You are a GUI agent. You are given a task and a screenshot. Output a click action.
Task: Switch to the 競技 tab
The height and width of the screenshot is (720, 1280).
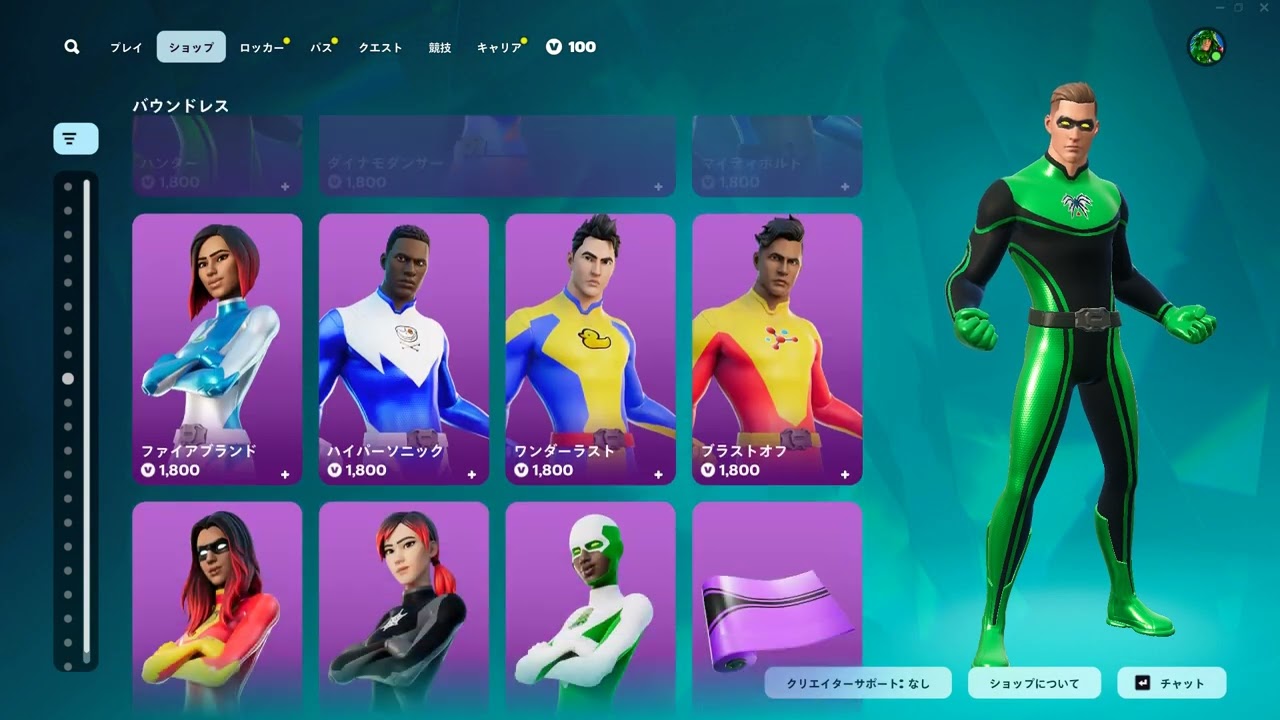(x=440, y=47)
